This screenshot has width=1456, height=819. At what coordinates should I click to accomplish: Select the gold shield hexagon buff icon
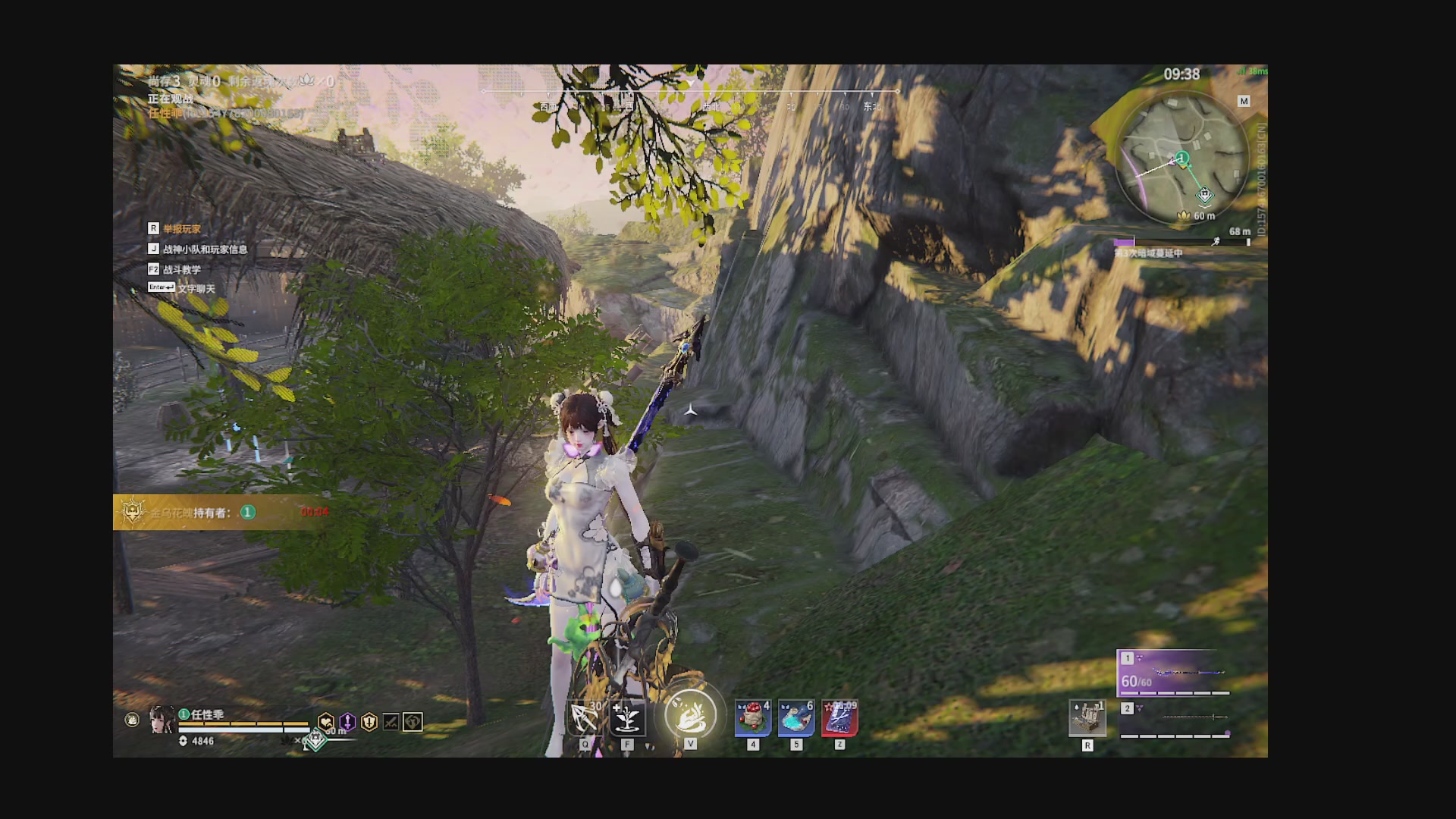369,722
